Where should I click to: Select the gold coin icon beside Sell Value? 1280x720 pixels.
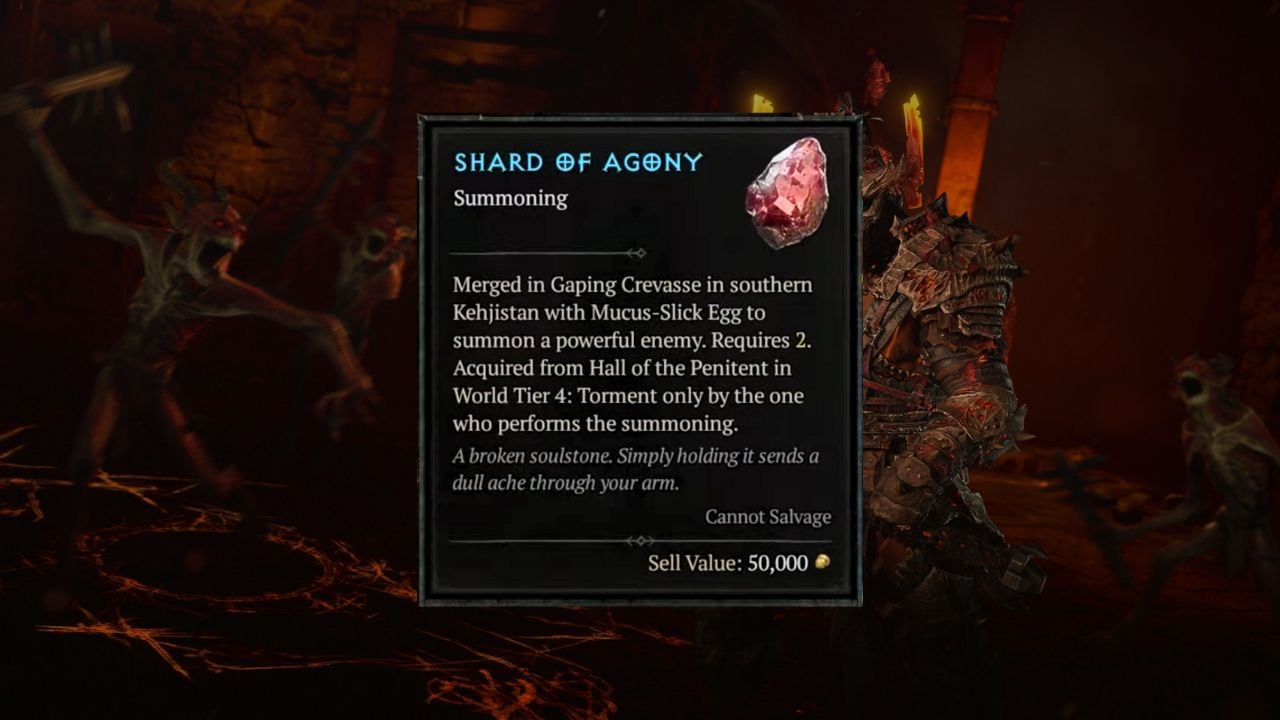coord(821,563)
